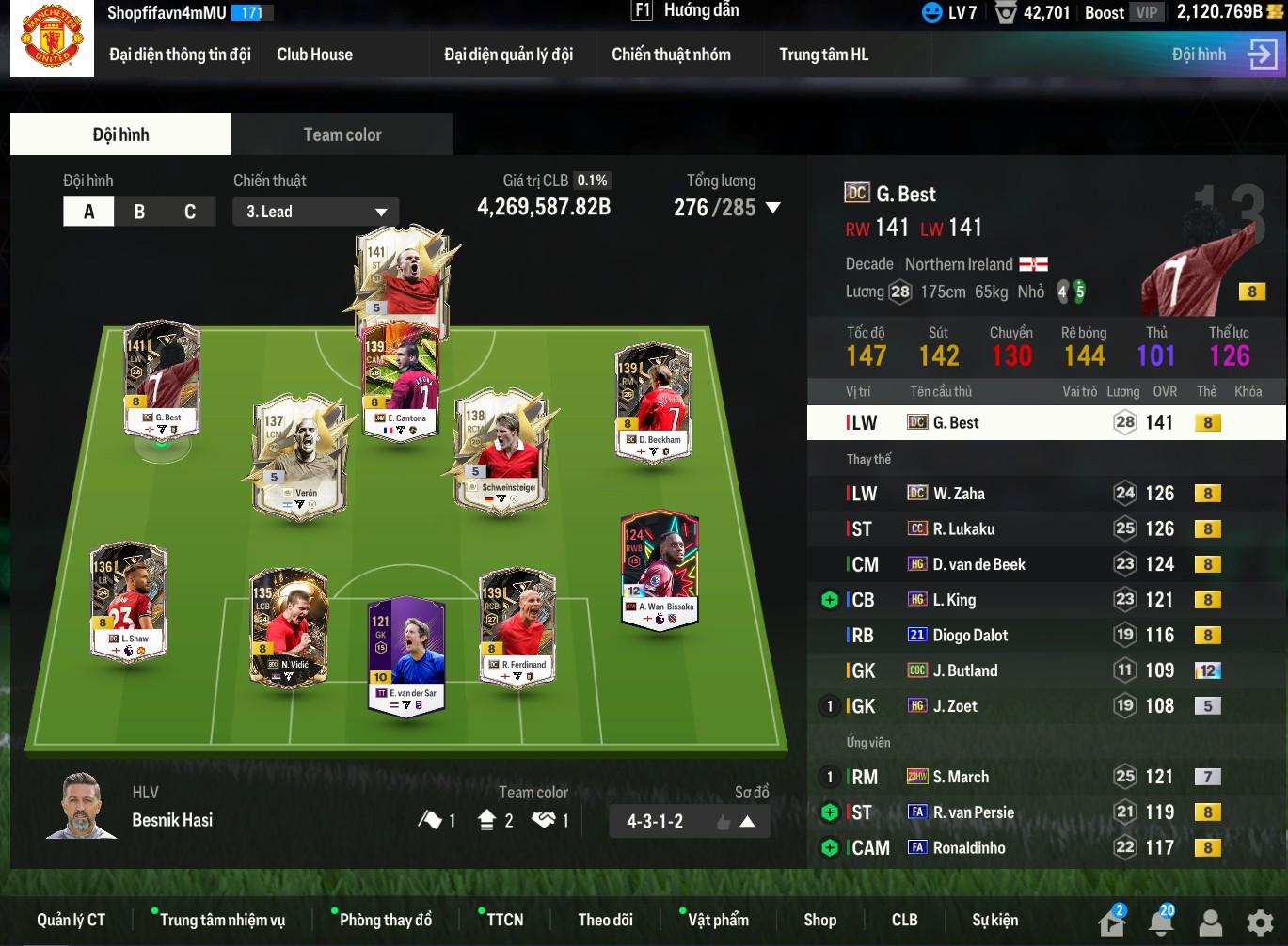
Task: Open the settings gear icon
Action: [x=1260, y=922]
